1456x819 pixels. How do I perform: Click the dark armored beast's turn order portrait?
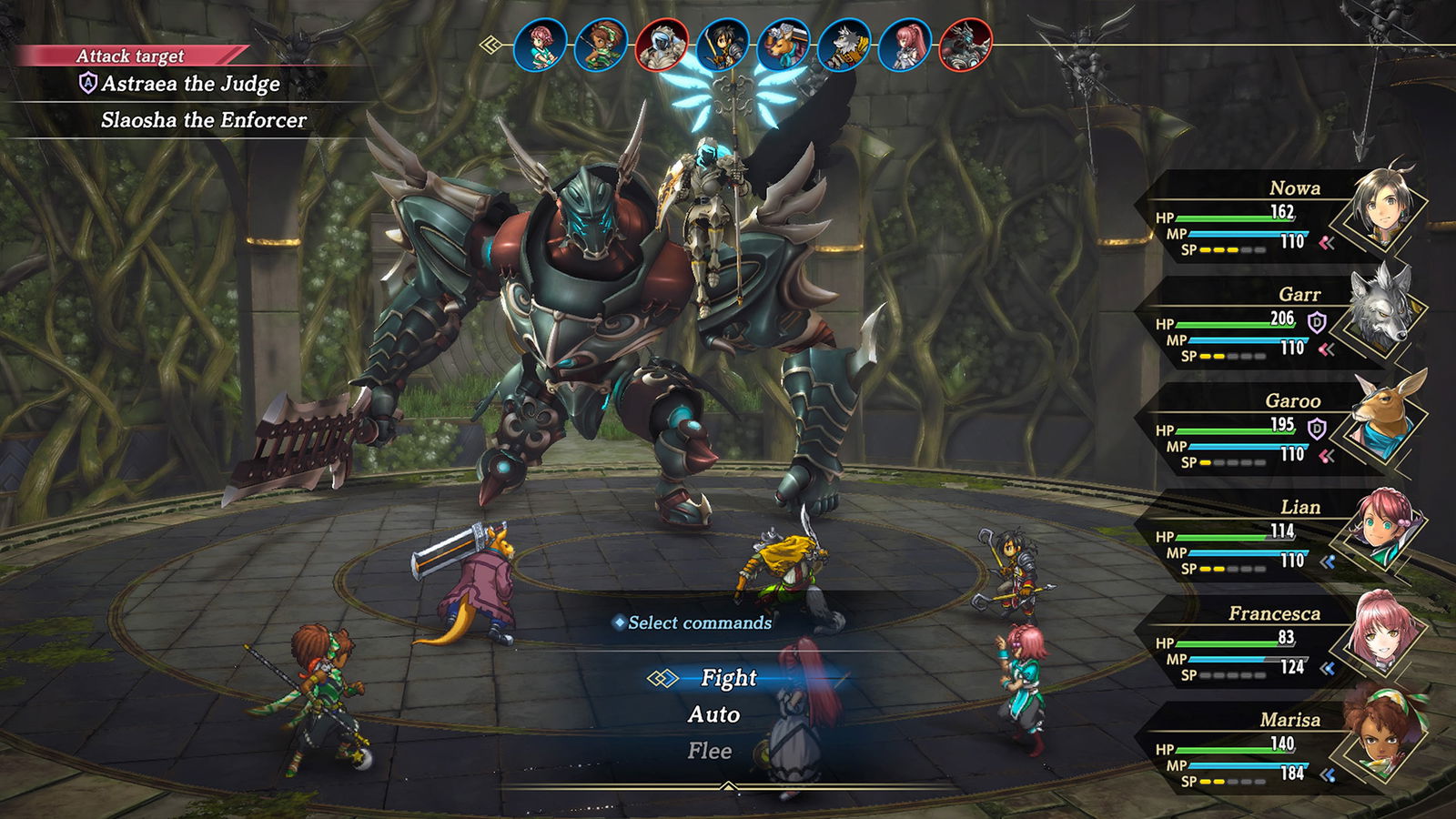coord(966,45)
